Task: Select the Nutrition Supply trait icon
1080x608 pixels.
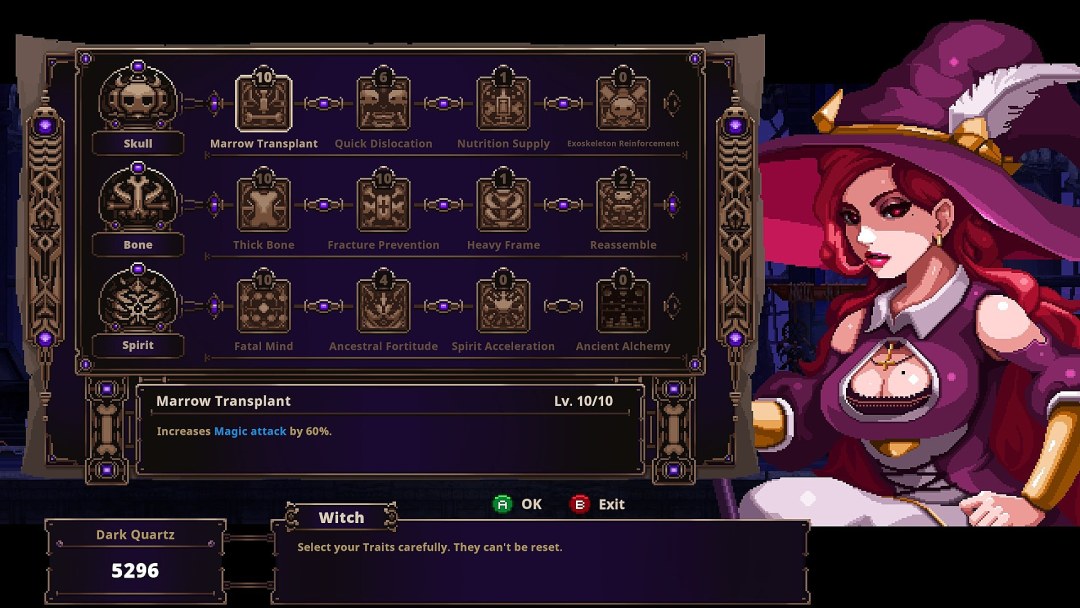Action: click(503, 104)
